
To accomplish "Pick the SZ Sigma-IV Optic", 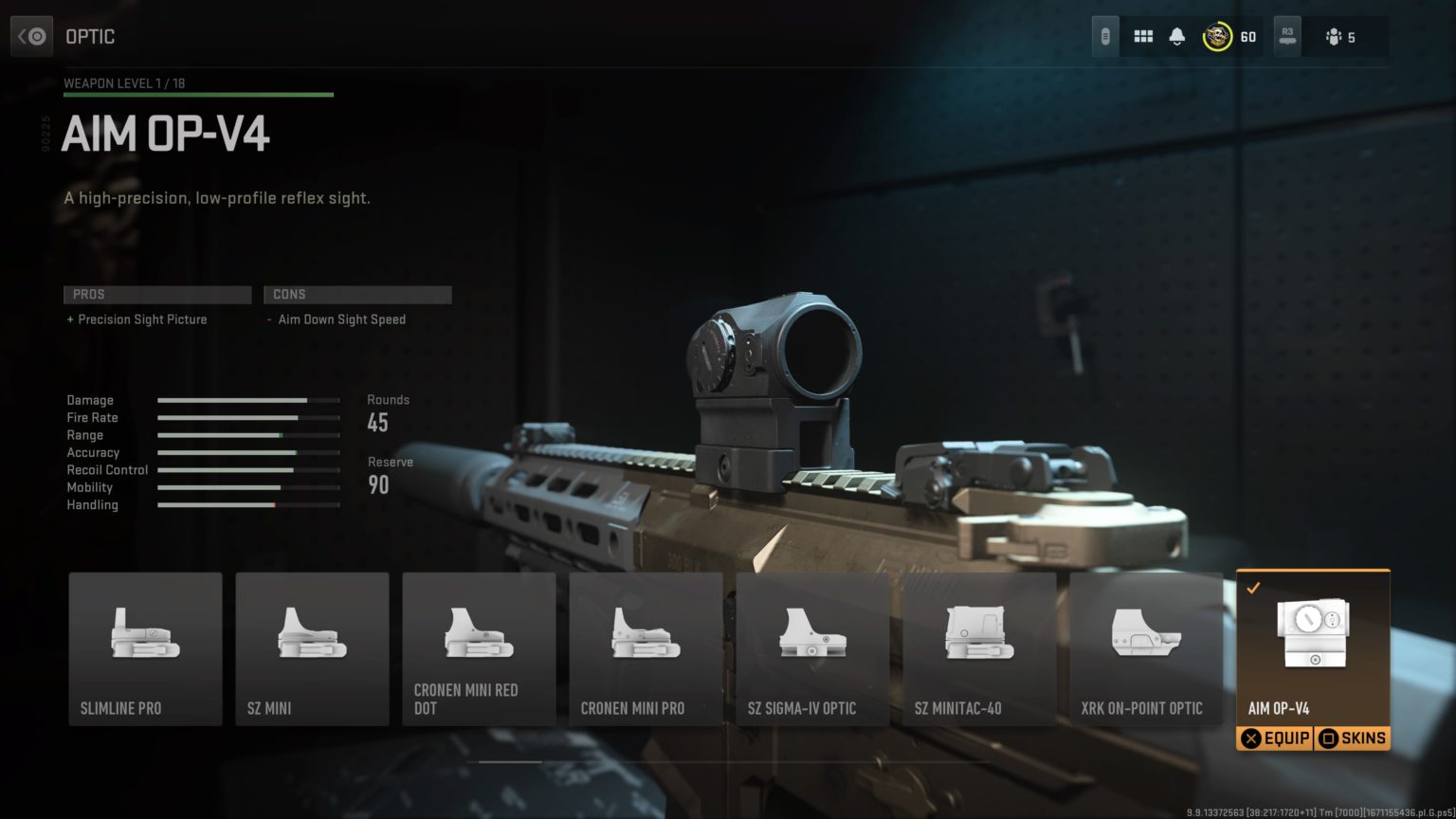I will point(812,649).
